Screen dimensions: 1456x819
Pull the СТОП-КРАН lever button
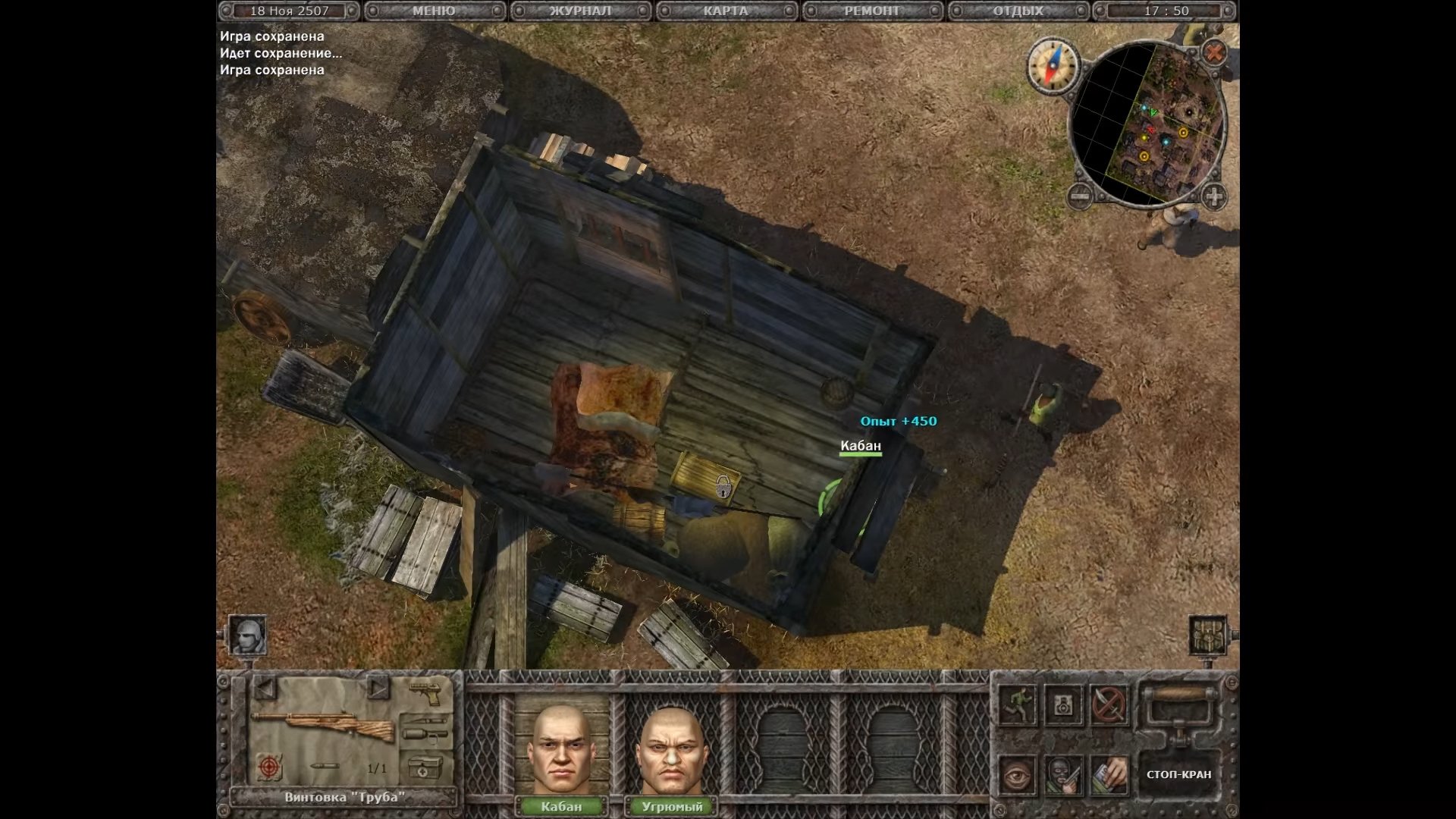coord(1178,774)
